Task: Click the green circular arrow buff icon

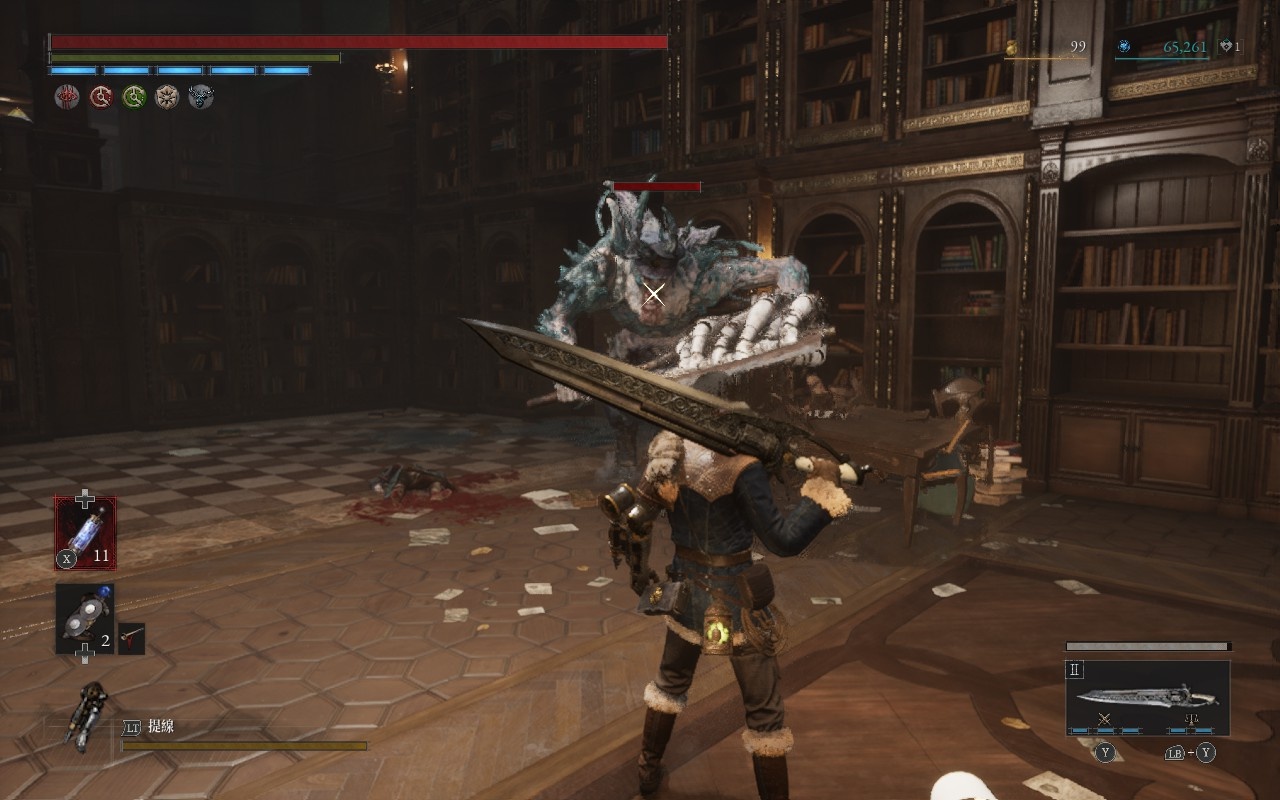Action: click(134, 96)
